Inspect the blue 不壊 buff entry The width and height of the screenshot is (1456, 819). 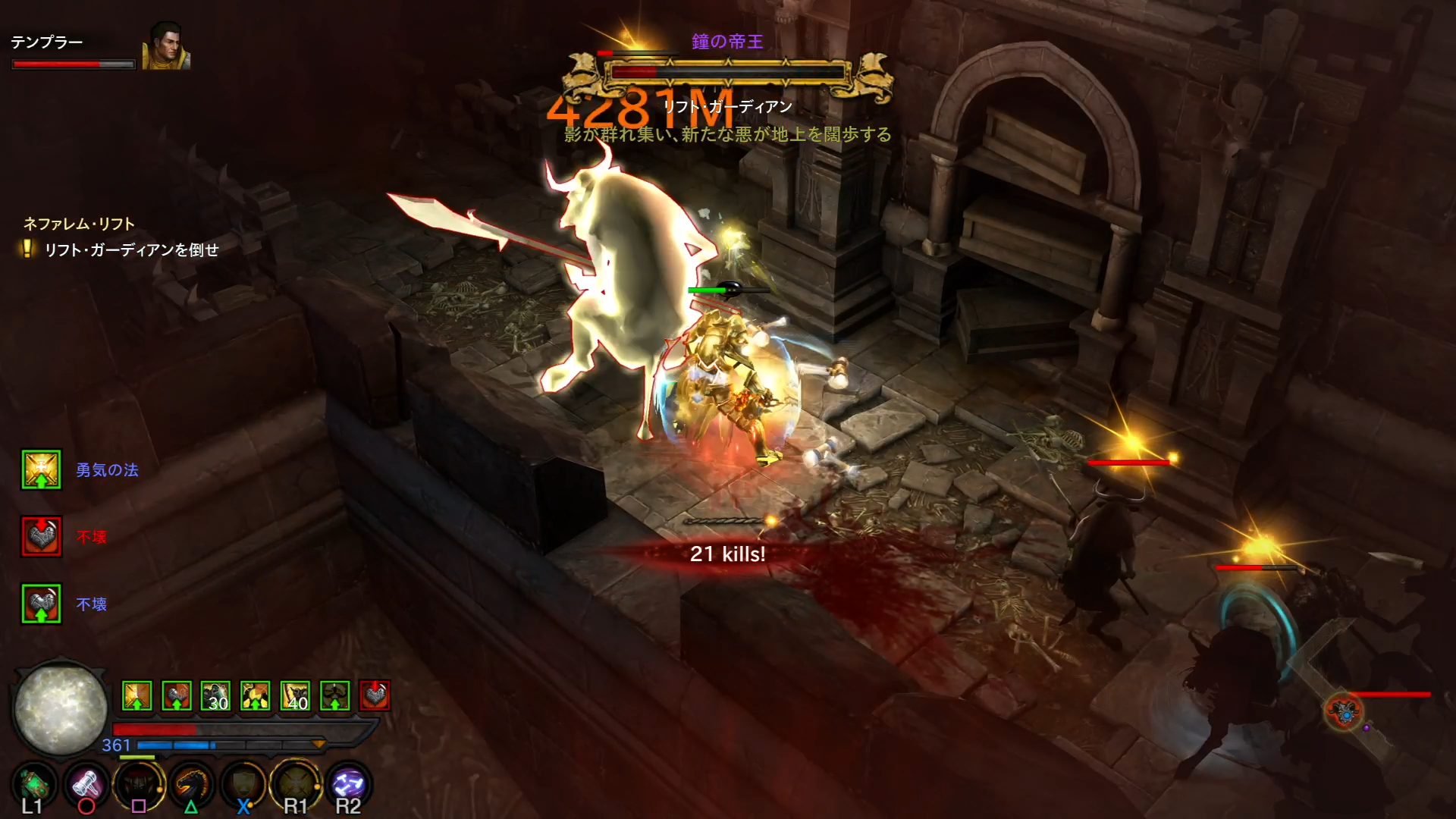coord(41,604)
